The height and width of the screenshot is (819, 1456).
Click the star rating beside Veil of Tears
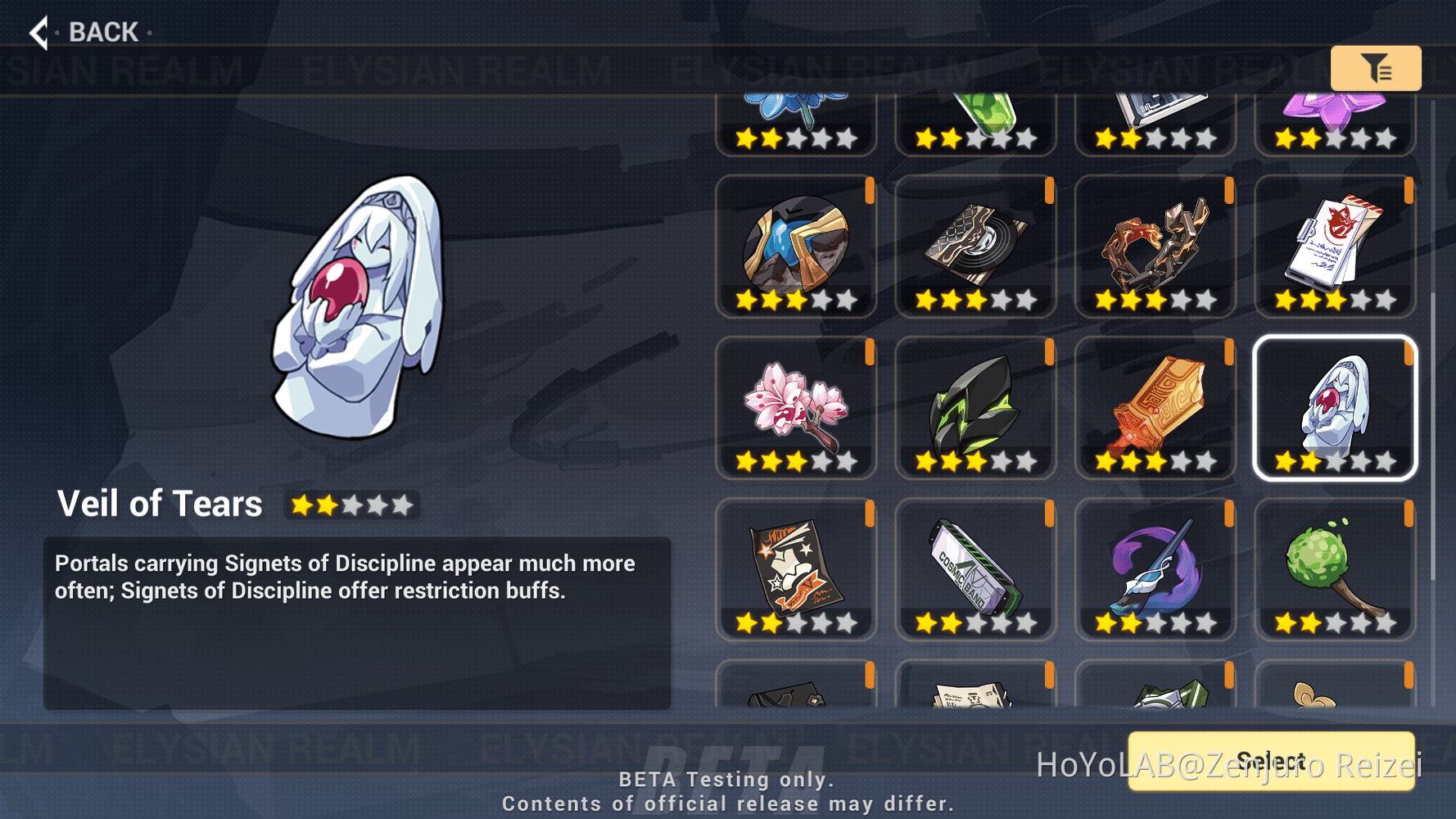tap(351, 505)
